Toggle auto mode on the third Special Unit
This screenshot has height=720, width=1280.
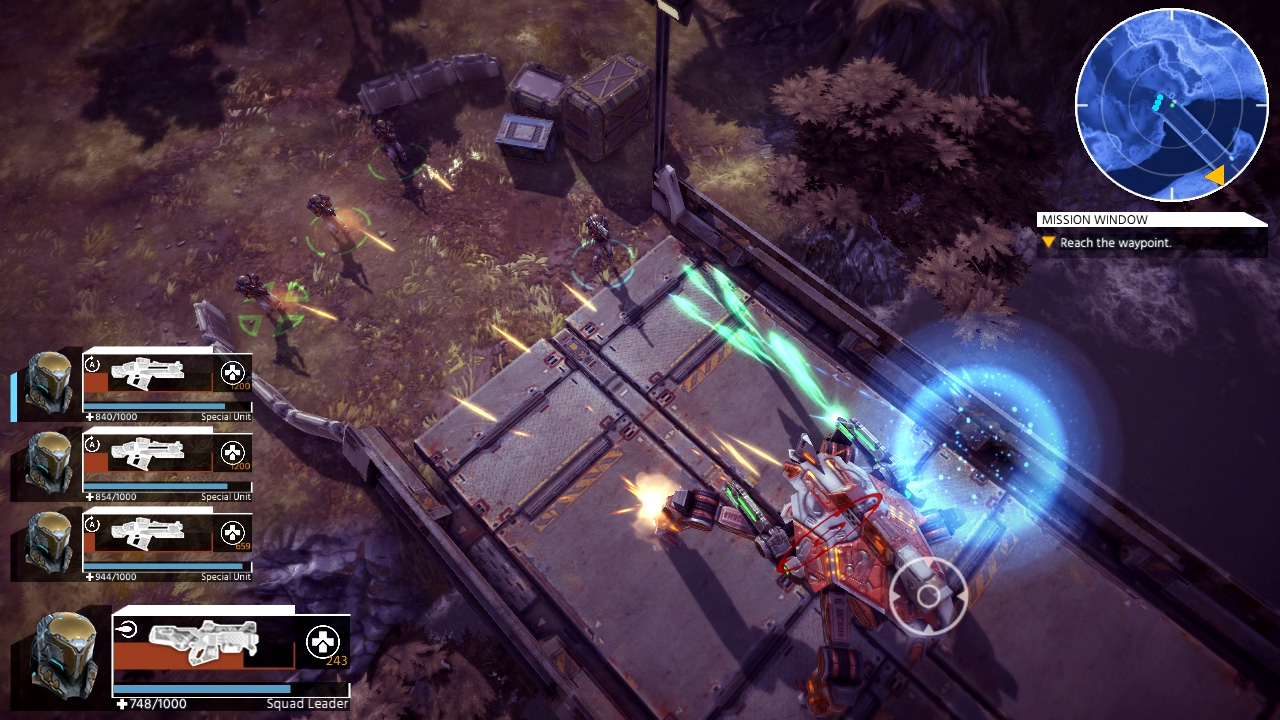(x=93, y=525)
